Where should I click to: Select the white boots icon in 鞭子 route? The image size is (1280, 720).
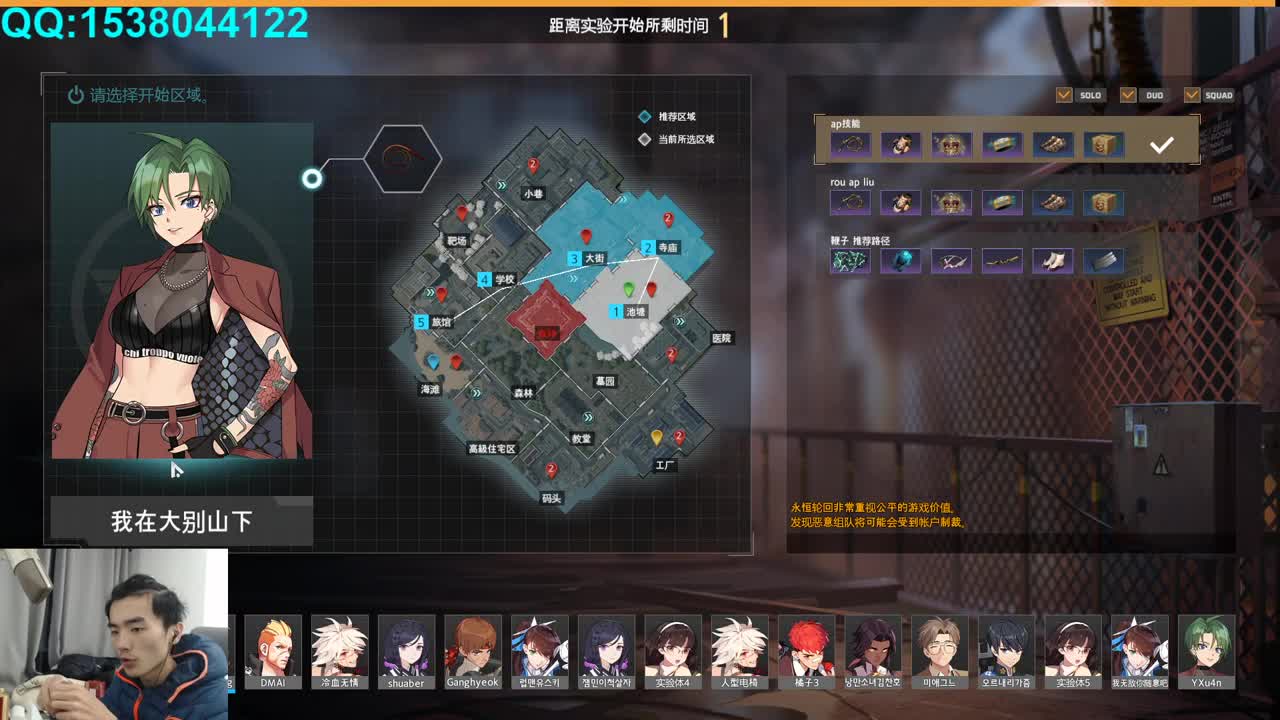[1054, 261]
